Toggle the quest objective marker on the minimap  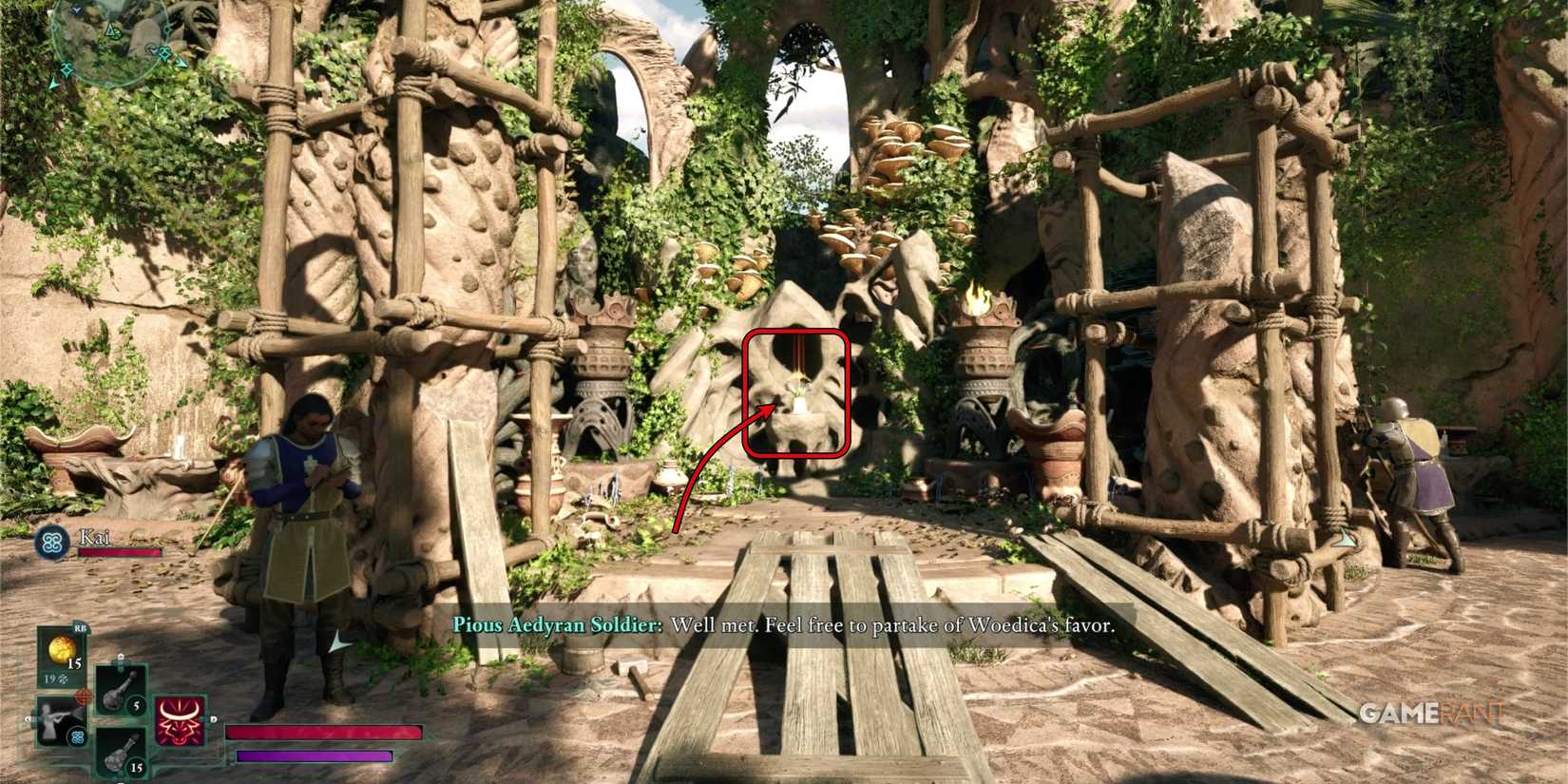pyautogui.click(x=113, y=31)
